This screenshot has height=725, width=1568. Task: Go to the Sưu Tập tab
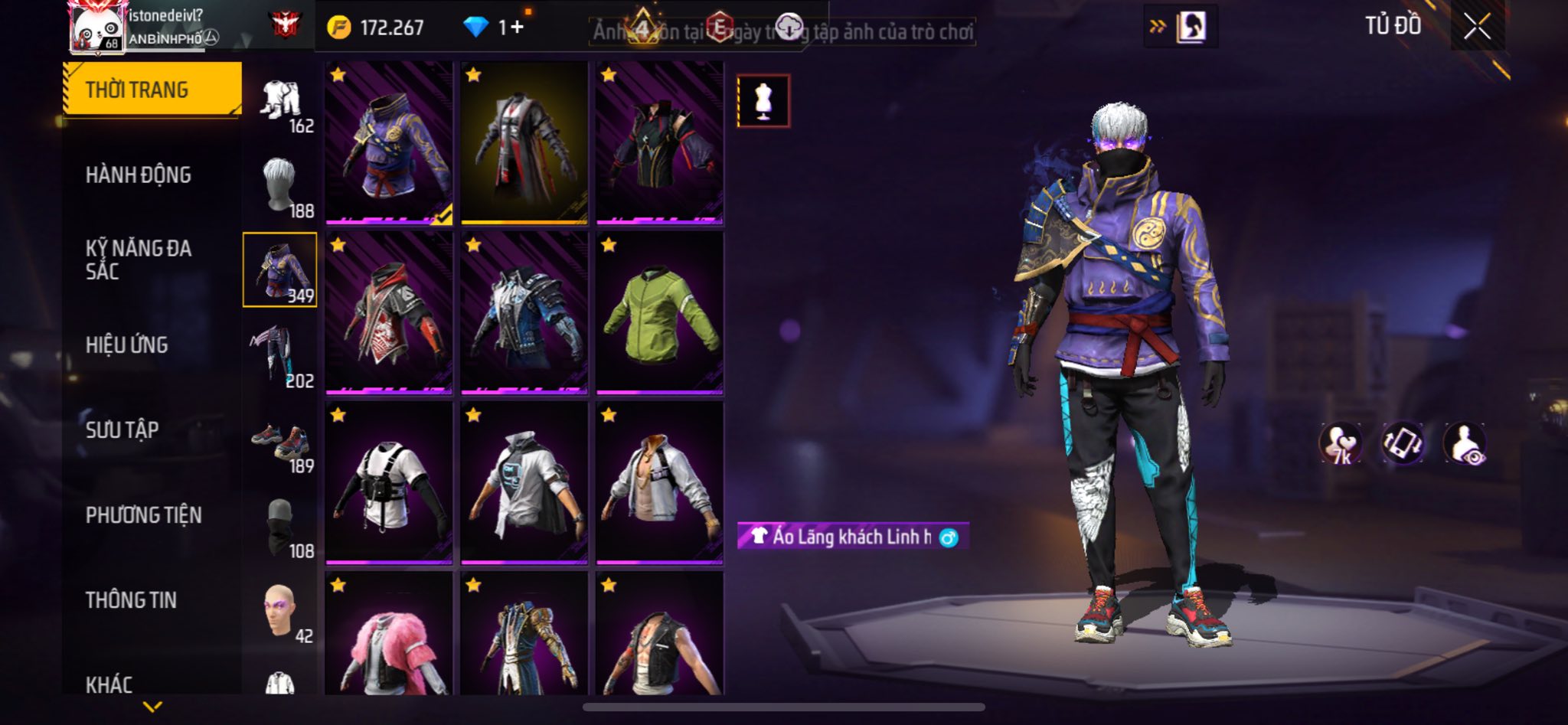coord(122,429)
